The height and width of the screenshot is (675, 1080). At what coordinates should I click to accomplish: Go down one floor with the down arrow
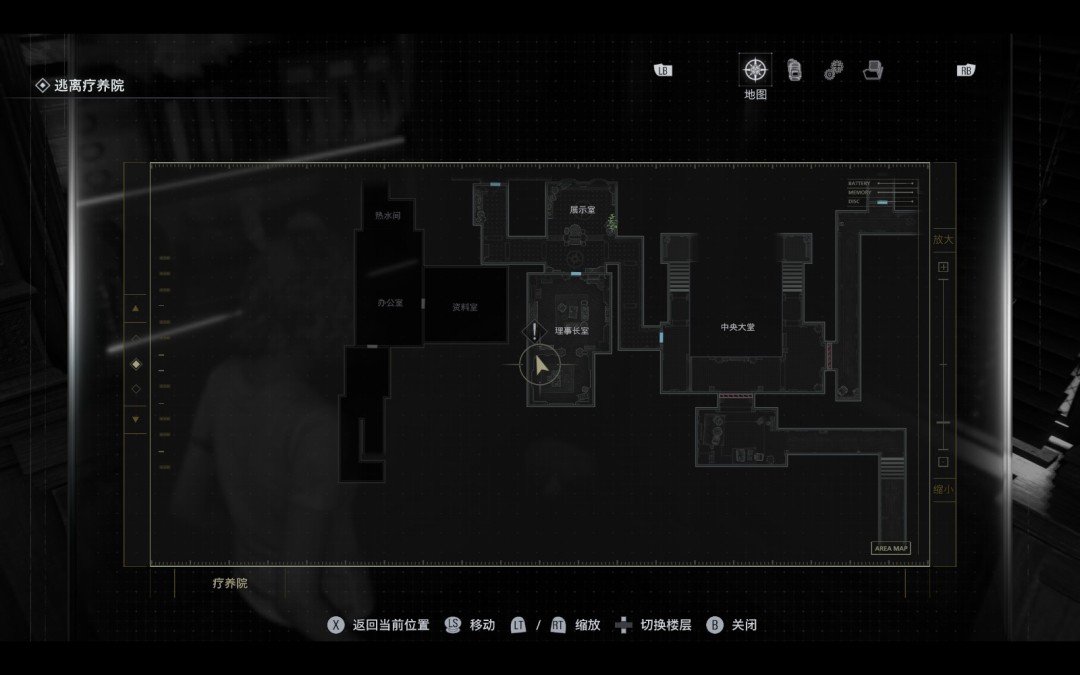click(x=136, y=419)
